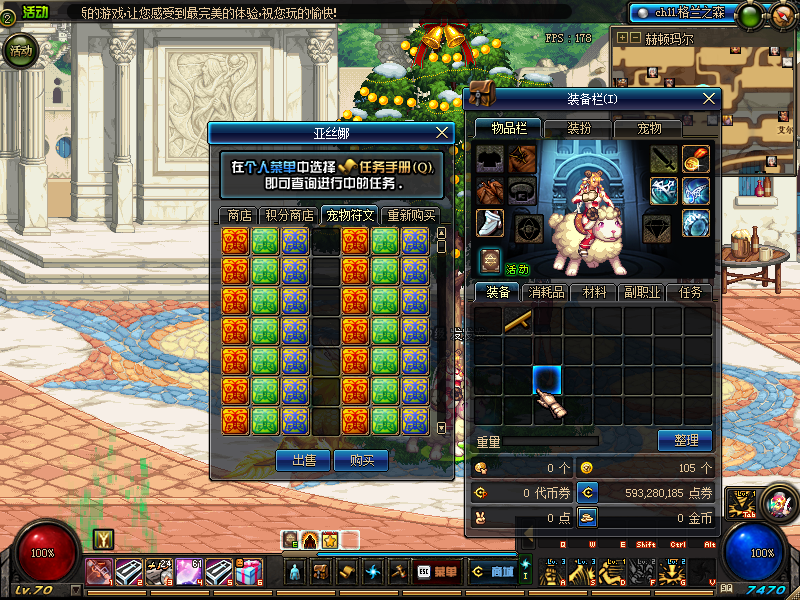800x600 pixels.
Task: Open the 商城 cash shop button
Action: coord(493,572)
